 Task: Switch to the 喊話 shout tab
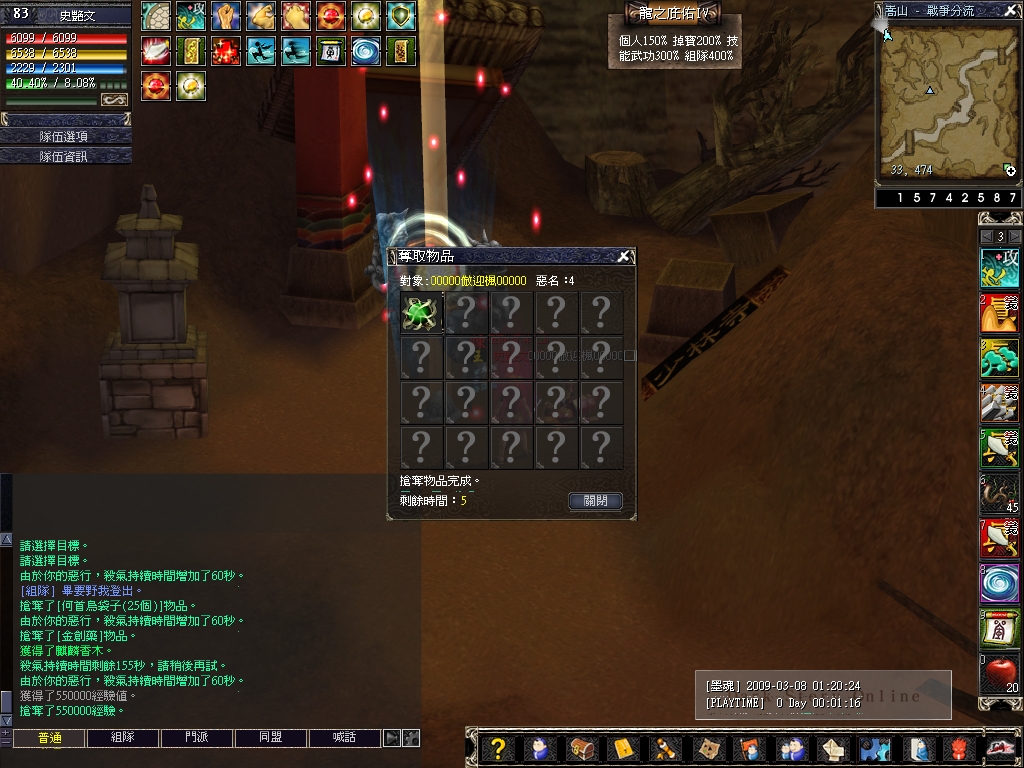click(x=345, y=738)
